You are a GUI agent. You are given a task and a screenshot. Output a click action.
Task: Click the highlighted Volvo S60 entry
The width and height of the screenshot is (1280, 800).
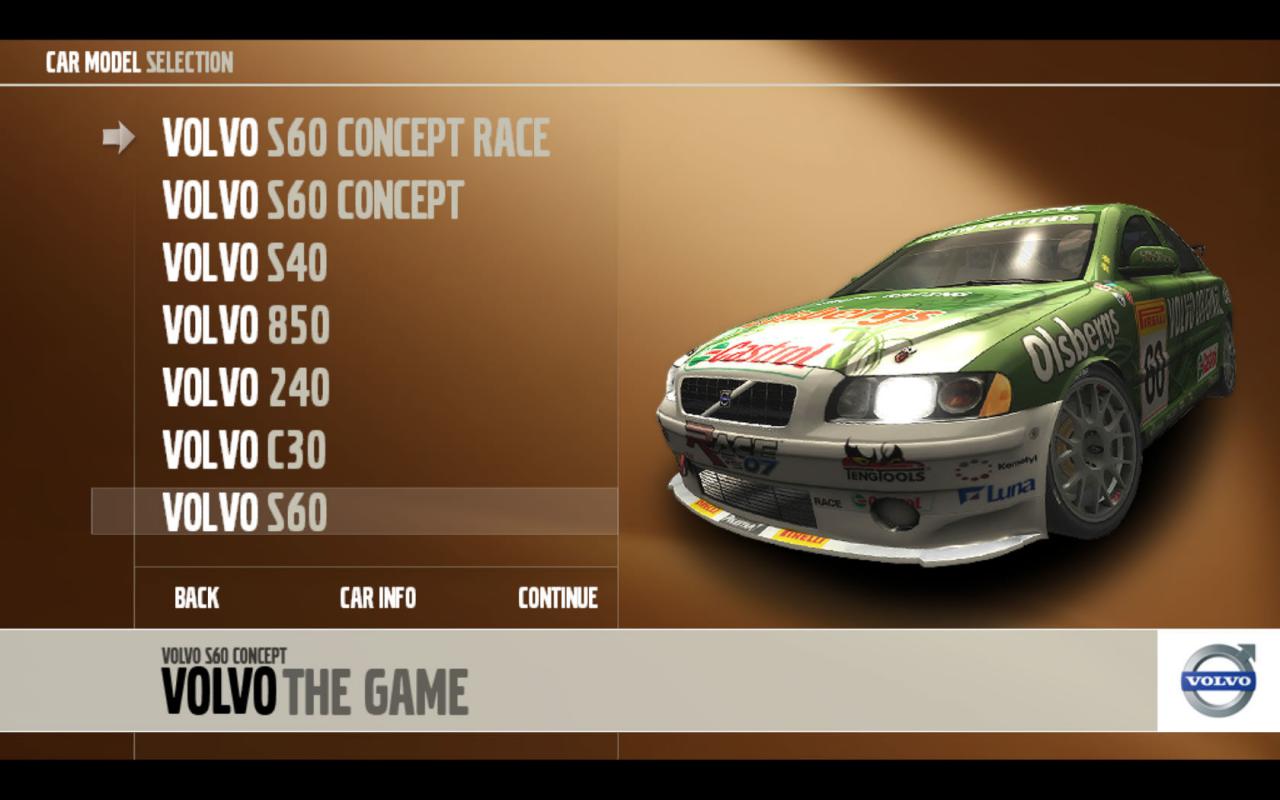[245, 512]
